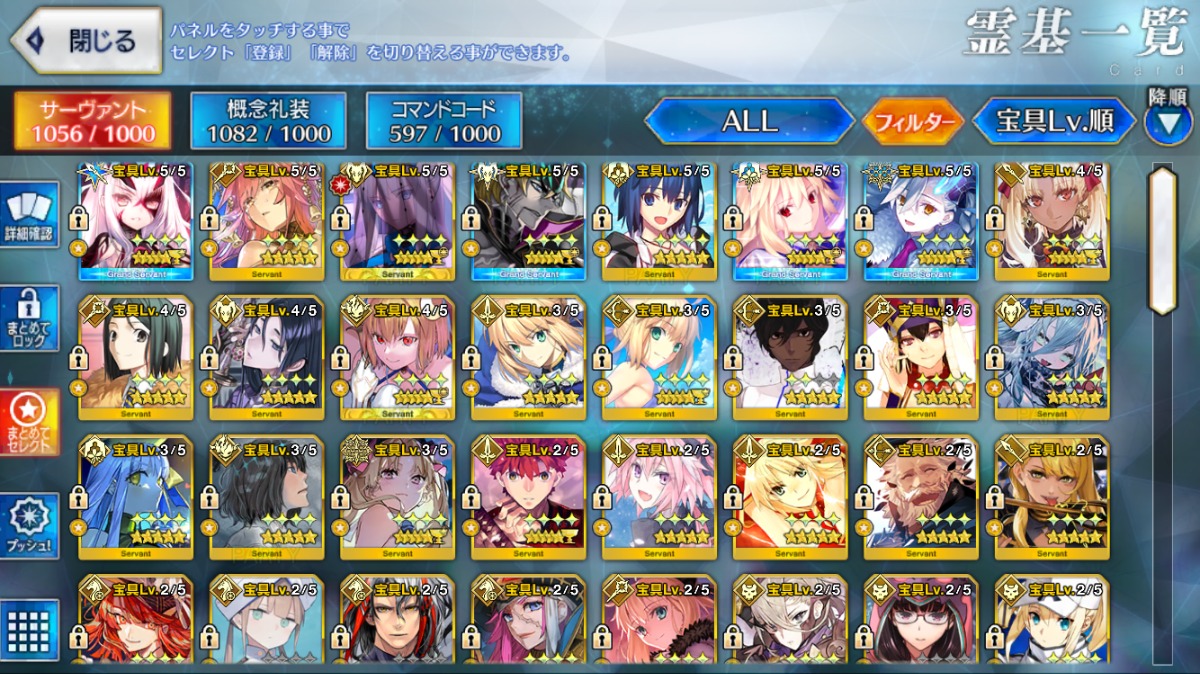
Task: Show the コマンドコード tab
Action: coord(444,121)
